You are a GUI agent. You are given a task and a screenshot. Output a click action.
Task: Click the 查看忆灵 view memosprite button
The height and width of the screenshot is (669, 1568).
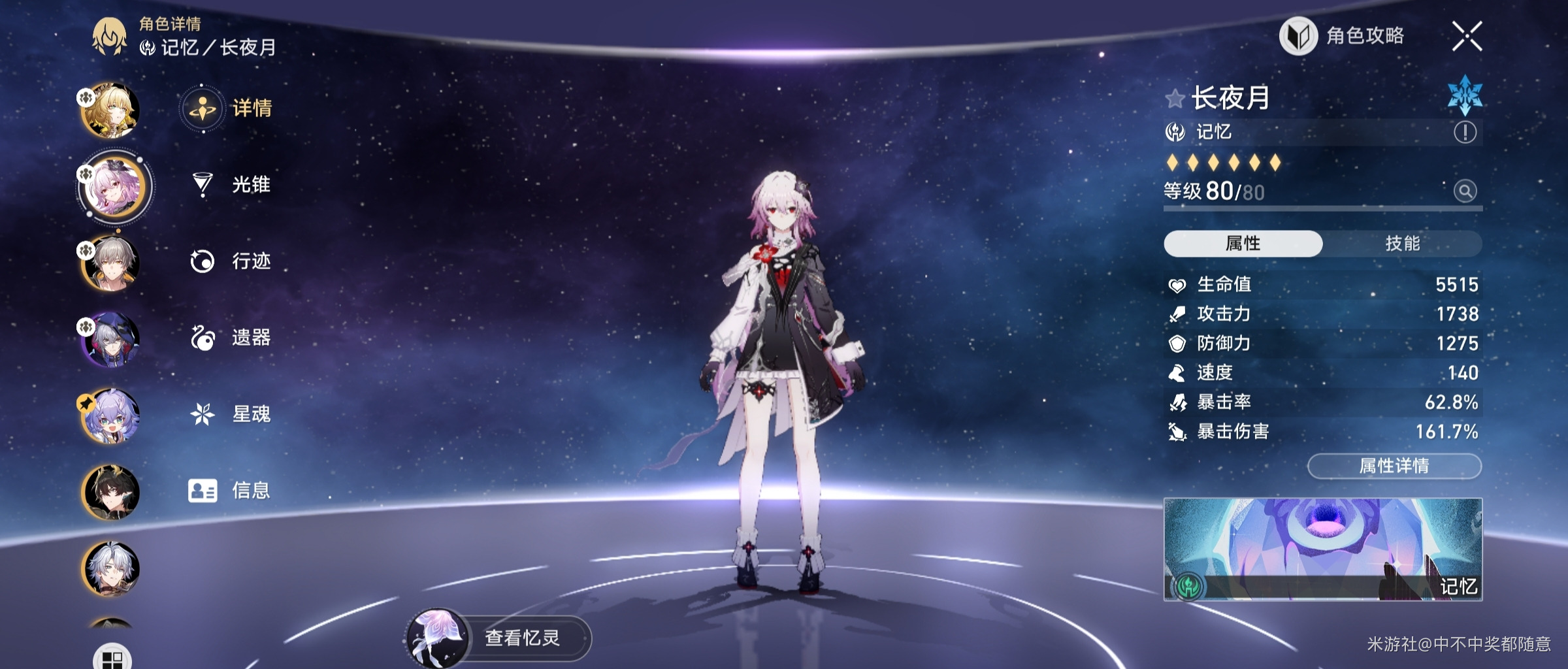(500, 638)
